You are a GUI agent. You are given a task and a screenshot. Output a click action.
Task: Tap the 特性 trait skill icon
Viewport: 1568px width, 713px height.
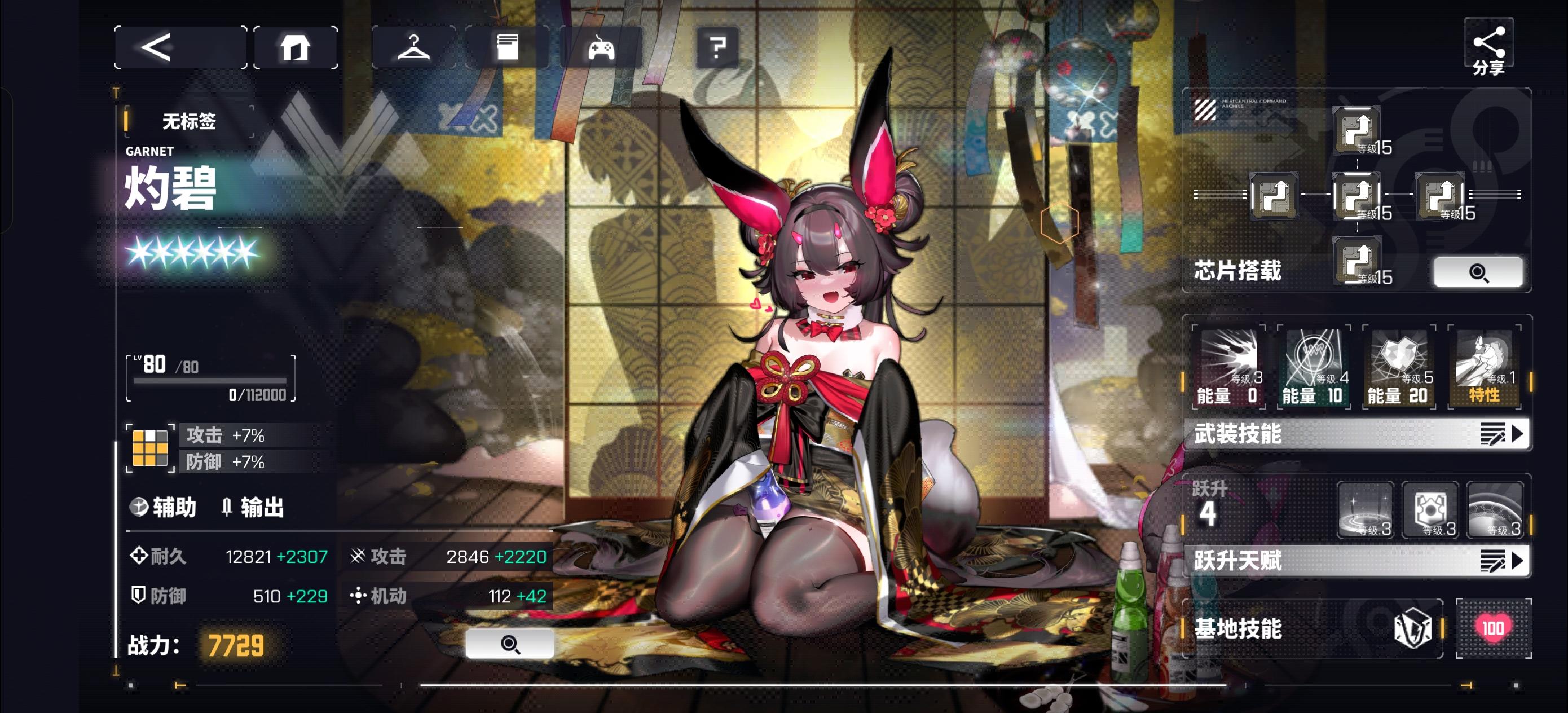1483,366
